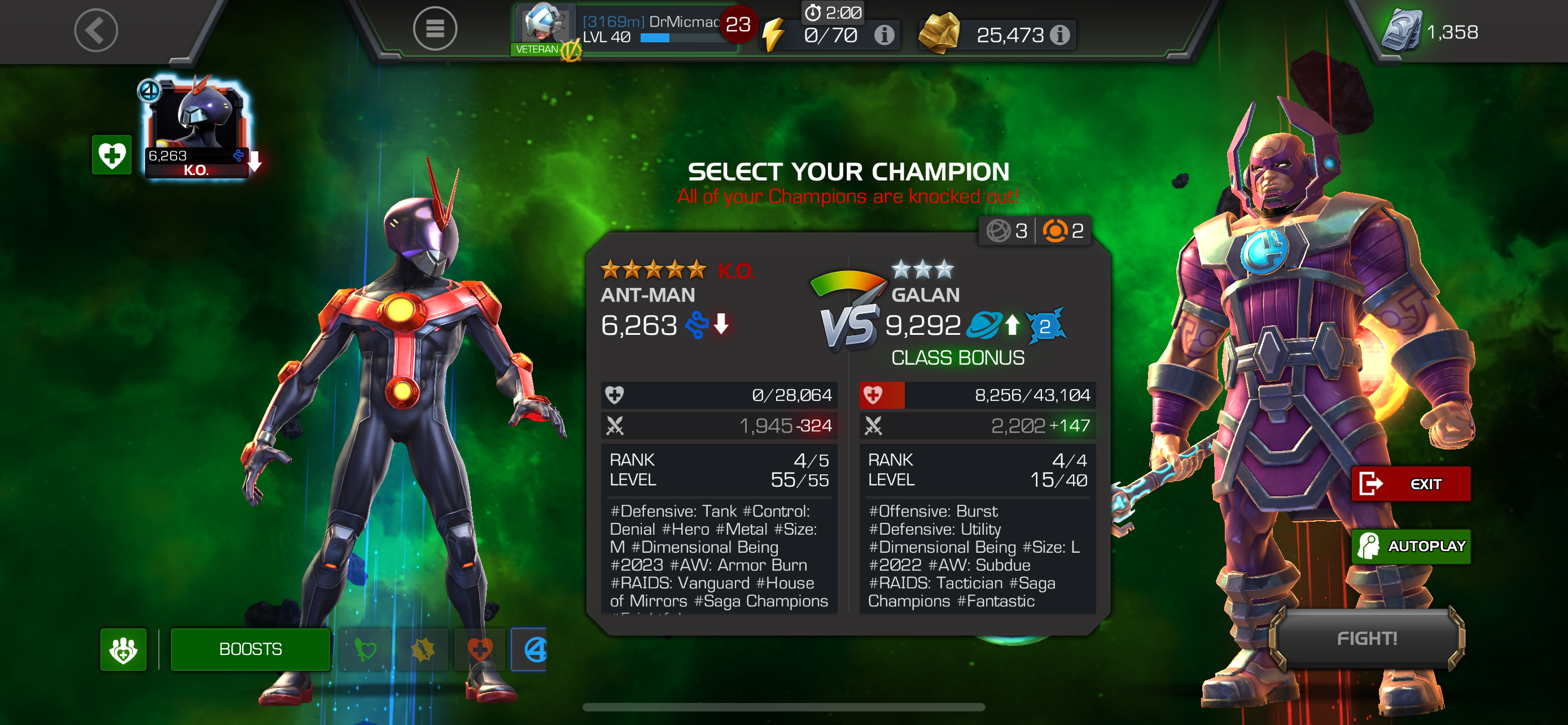
Task: View the orange local nodes counter
Action: 1063,231
